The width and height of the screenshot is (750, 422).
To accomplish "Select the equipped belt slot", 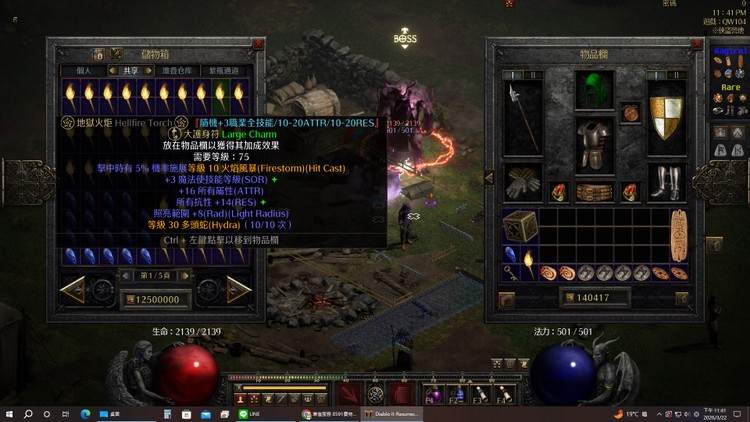I will pos(597,191).
